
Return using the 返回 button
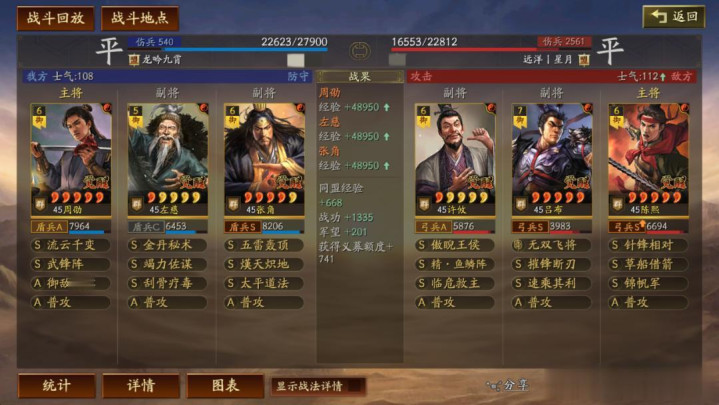[673, 17]
